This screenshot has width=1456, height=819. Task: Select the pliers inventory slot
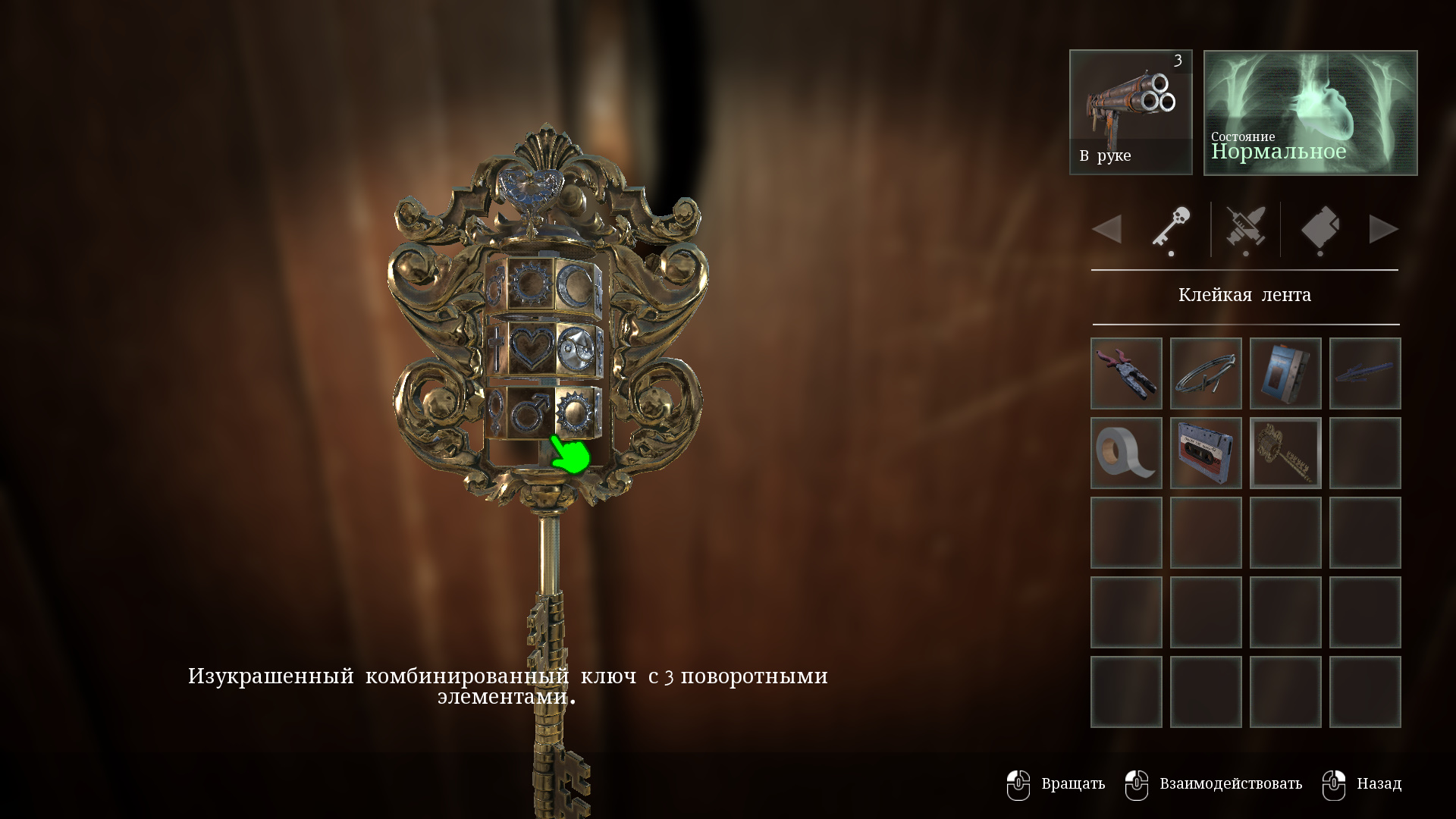[1126, 373]
